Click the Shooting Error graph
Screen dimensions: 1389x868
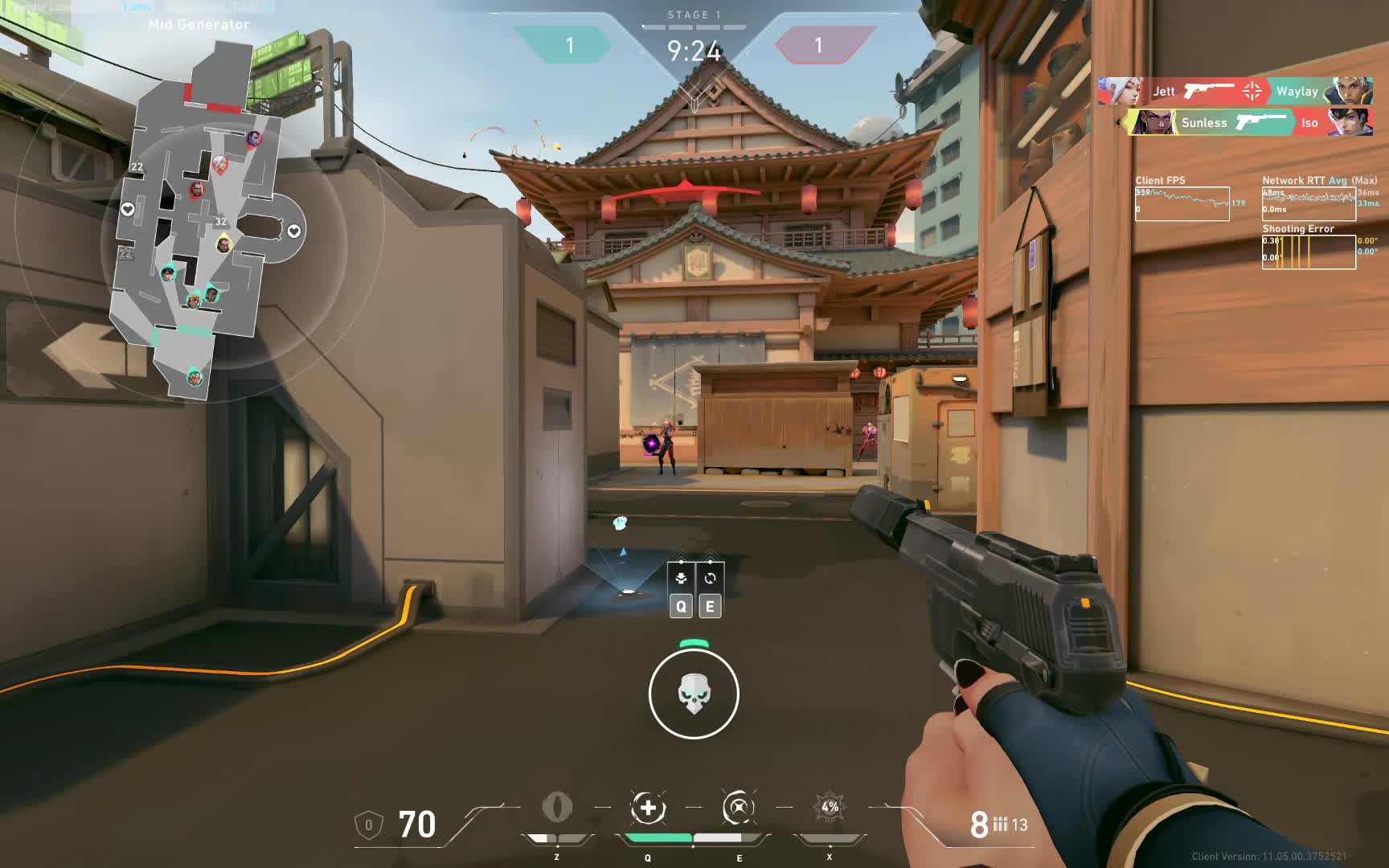tap(1309, 252)
